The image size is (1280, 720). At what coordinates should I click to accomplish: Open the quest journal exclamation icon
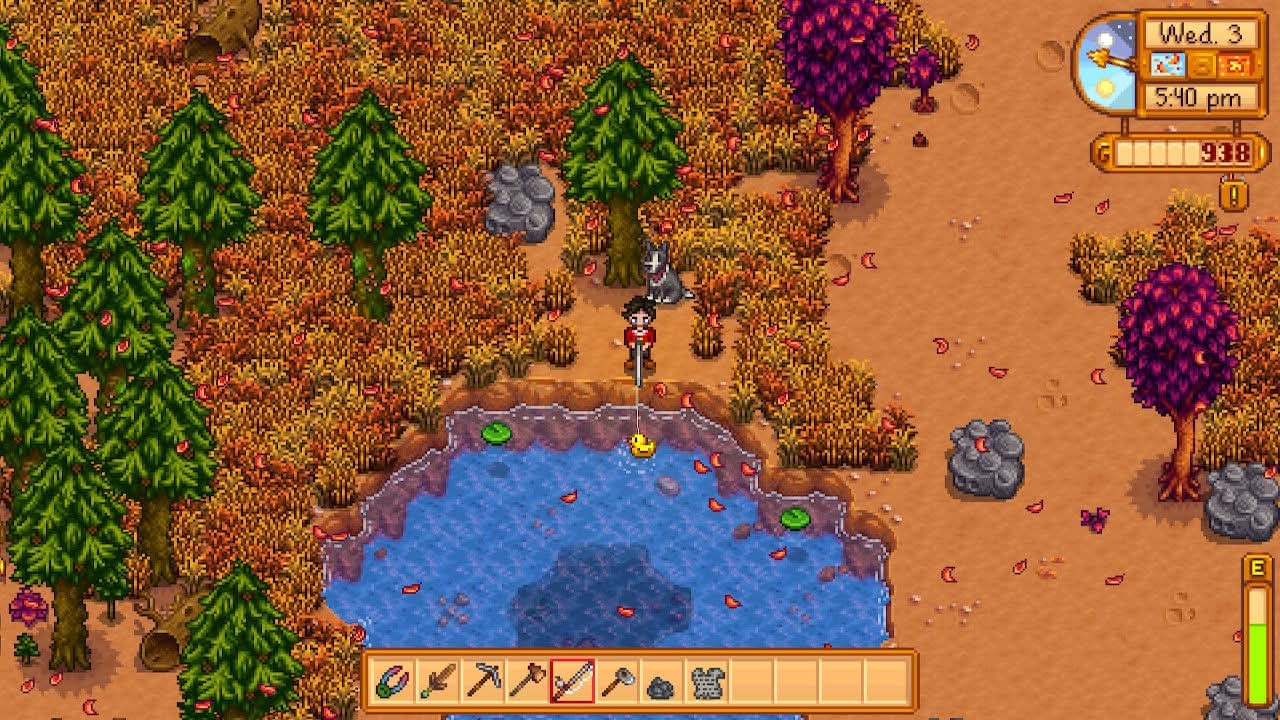tap(1234, 193)
